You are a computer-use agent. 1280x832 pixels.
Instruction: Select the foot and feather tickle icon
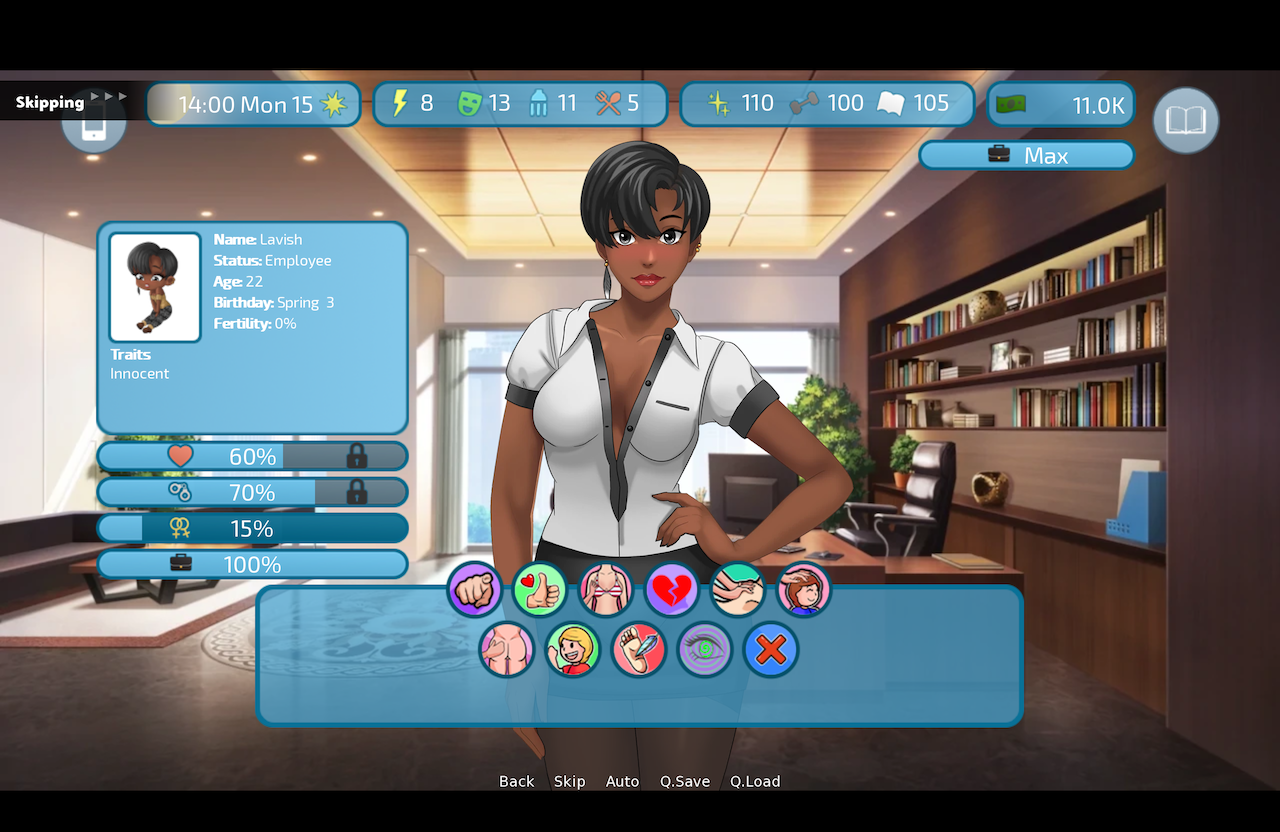638,650
